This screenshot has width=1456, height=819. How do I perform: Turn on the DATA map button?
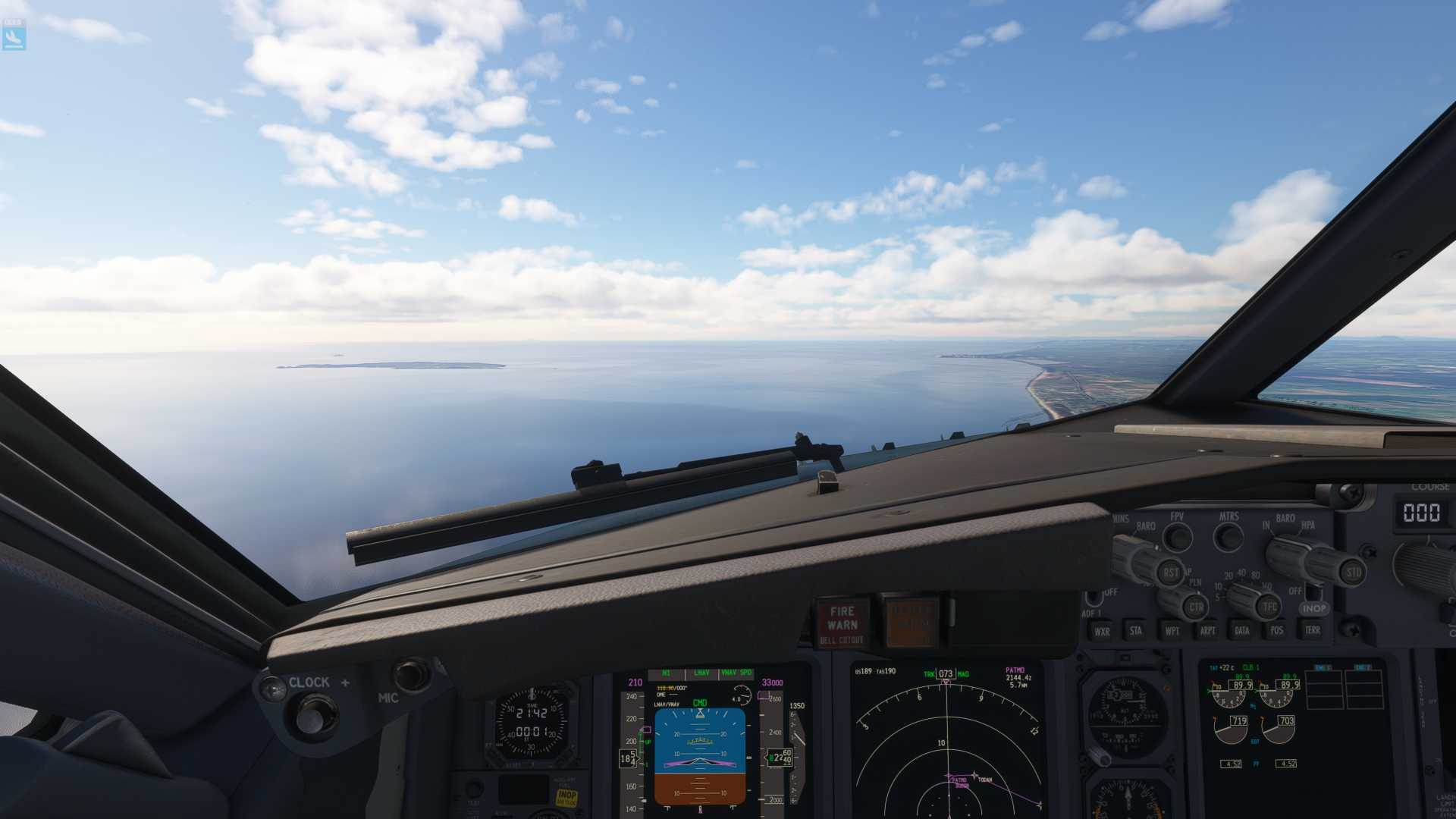(1241, 630)
